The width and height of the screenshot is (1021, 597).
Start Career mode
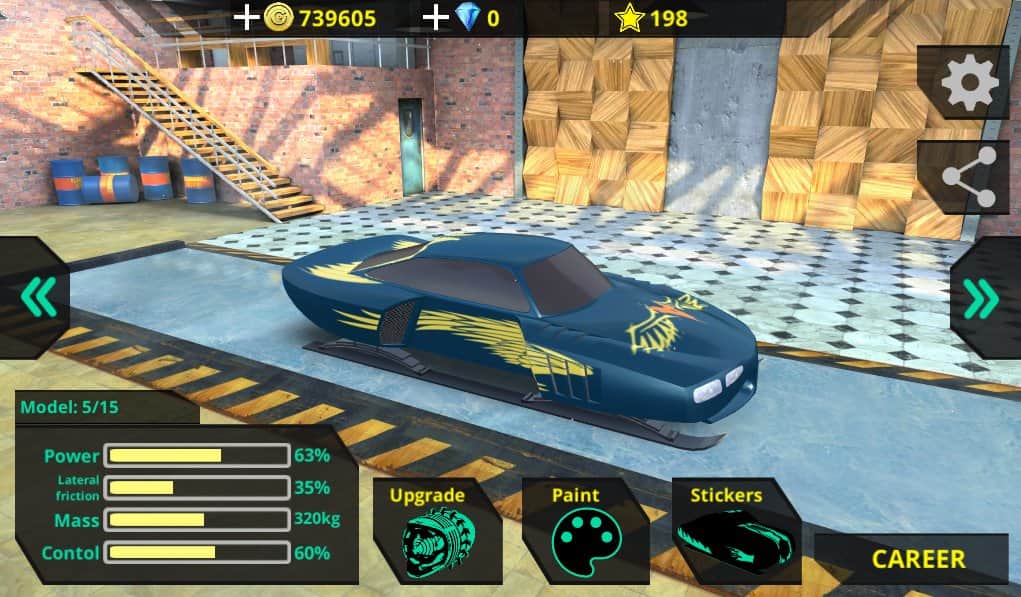[x=918, y=559]
